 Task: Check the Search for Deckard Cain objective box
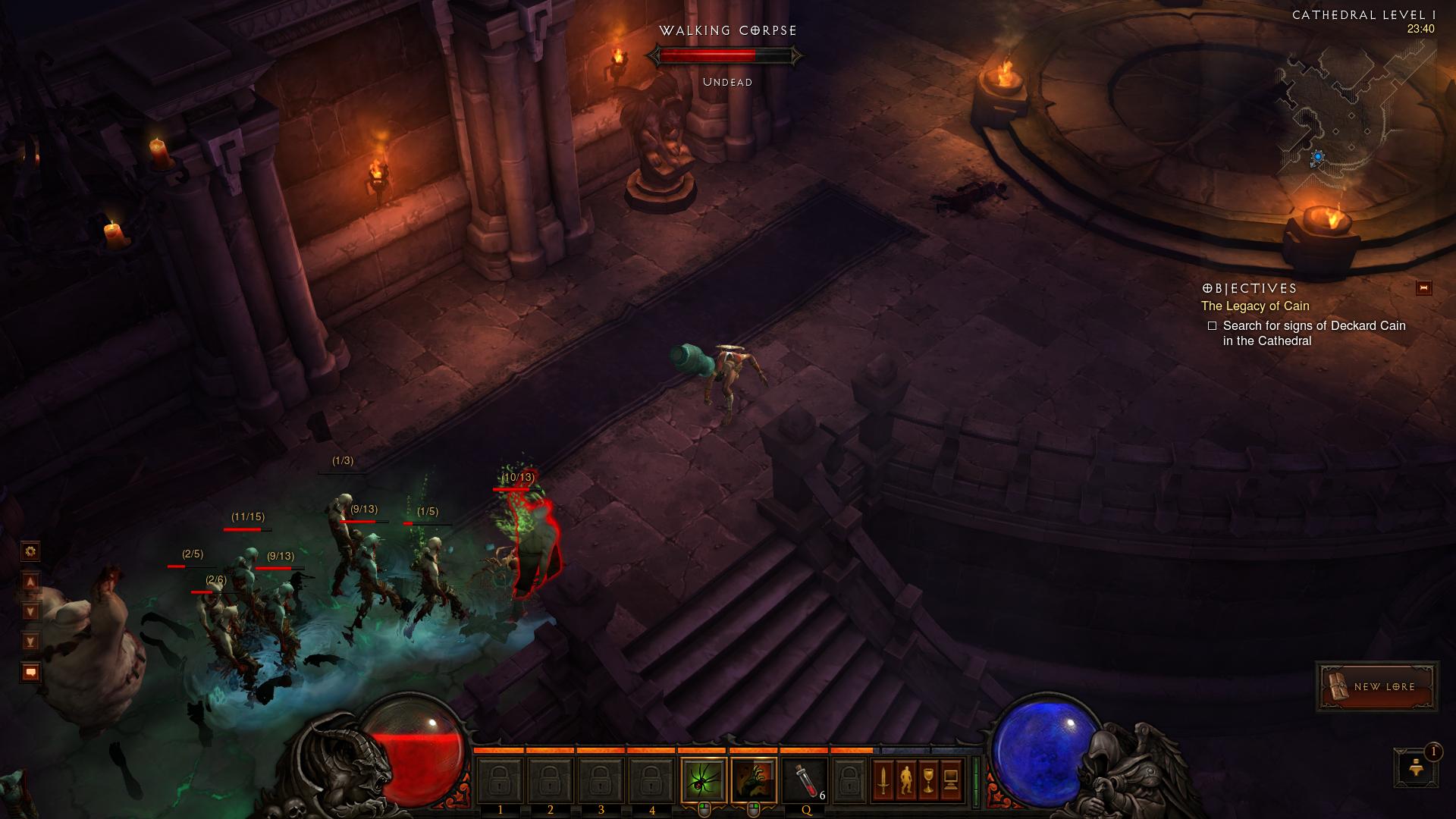[x=1213, y=326]
